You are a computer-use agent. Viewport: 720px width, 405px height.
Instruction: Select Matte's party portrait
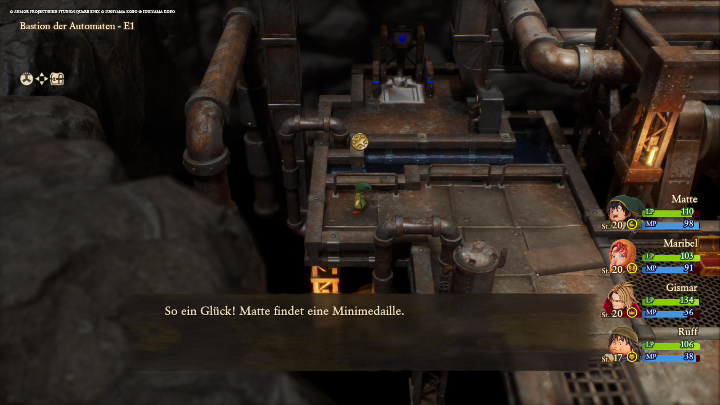click(625, 212)
